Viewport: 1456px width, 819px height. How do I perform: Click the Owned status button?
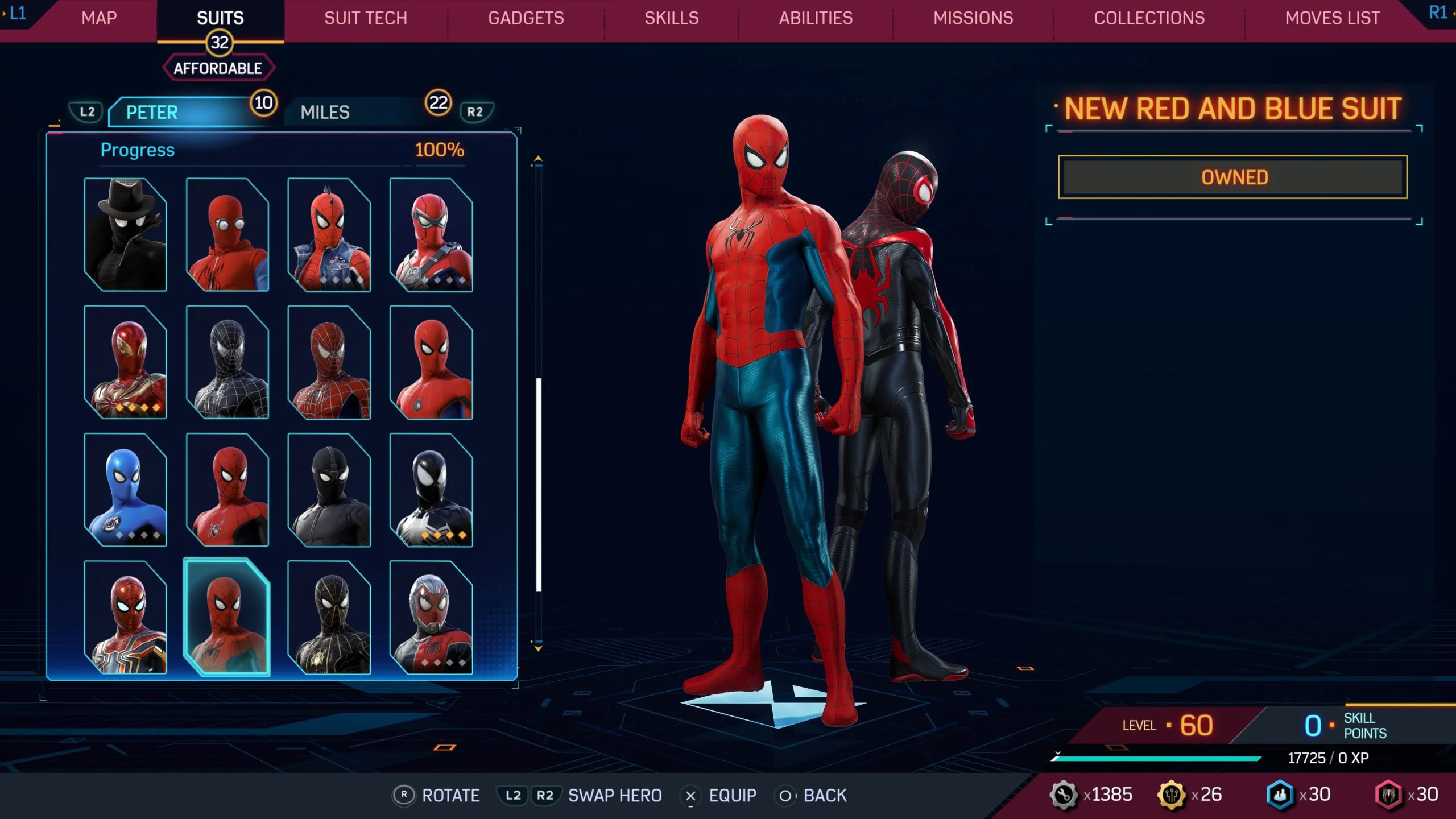(x=1232, y=177)
